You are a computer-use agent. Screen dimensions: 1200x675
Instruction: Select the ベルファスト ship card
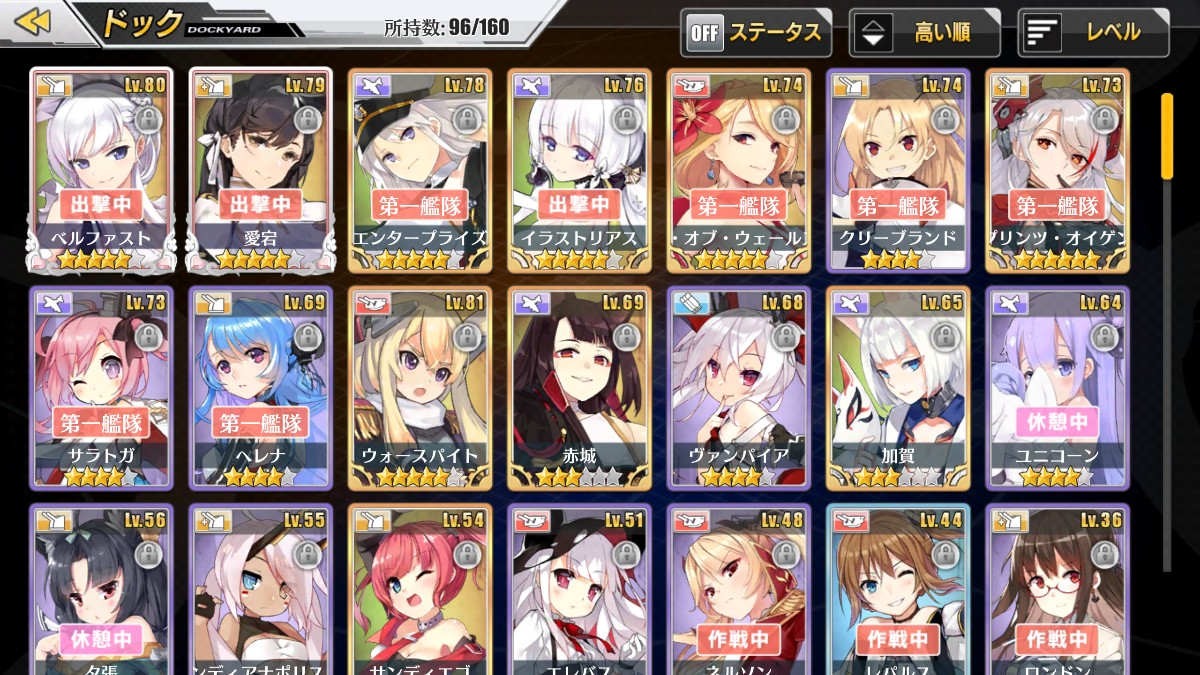coord(100,170)
